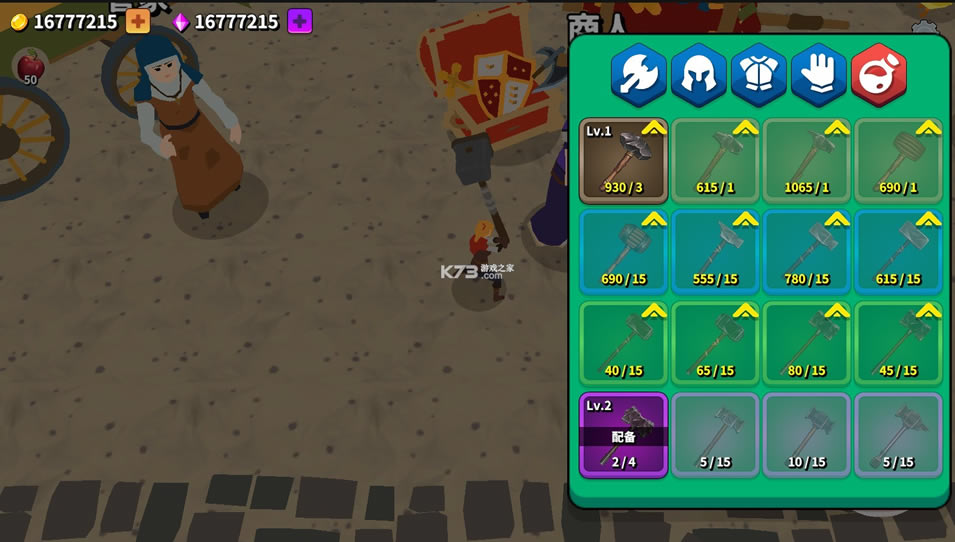The width and height of the screenshot is (955, 542).
Task: Select the gloves category tab
Action: [818, 75]
